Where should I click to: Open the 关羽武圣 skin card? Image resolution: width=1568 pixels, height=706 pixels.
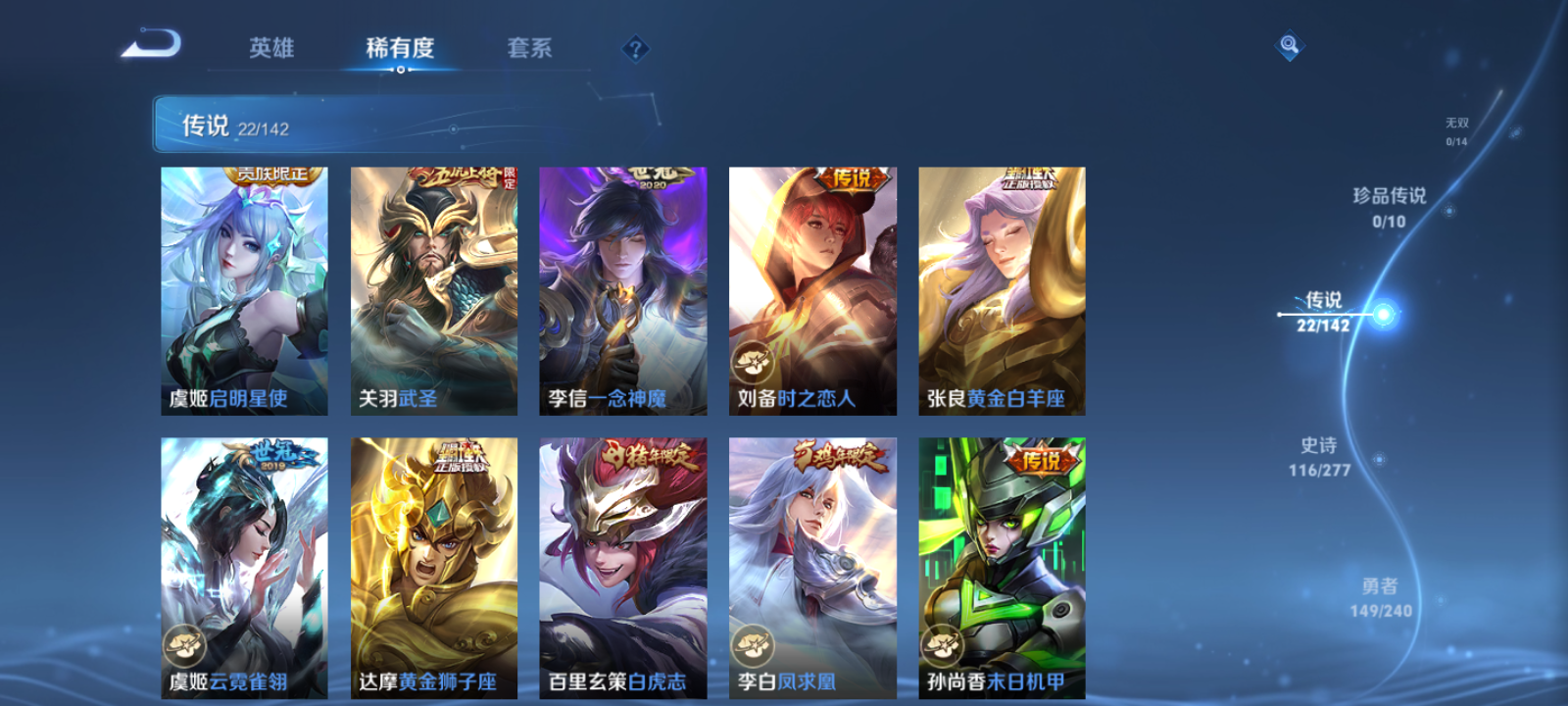tap(432, 289)
